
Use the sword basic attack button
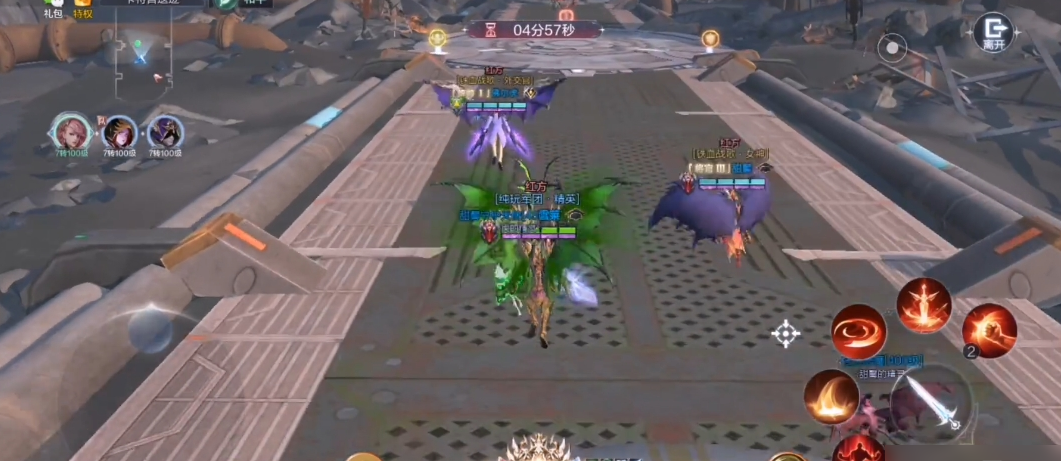(931, 400)
